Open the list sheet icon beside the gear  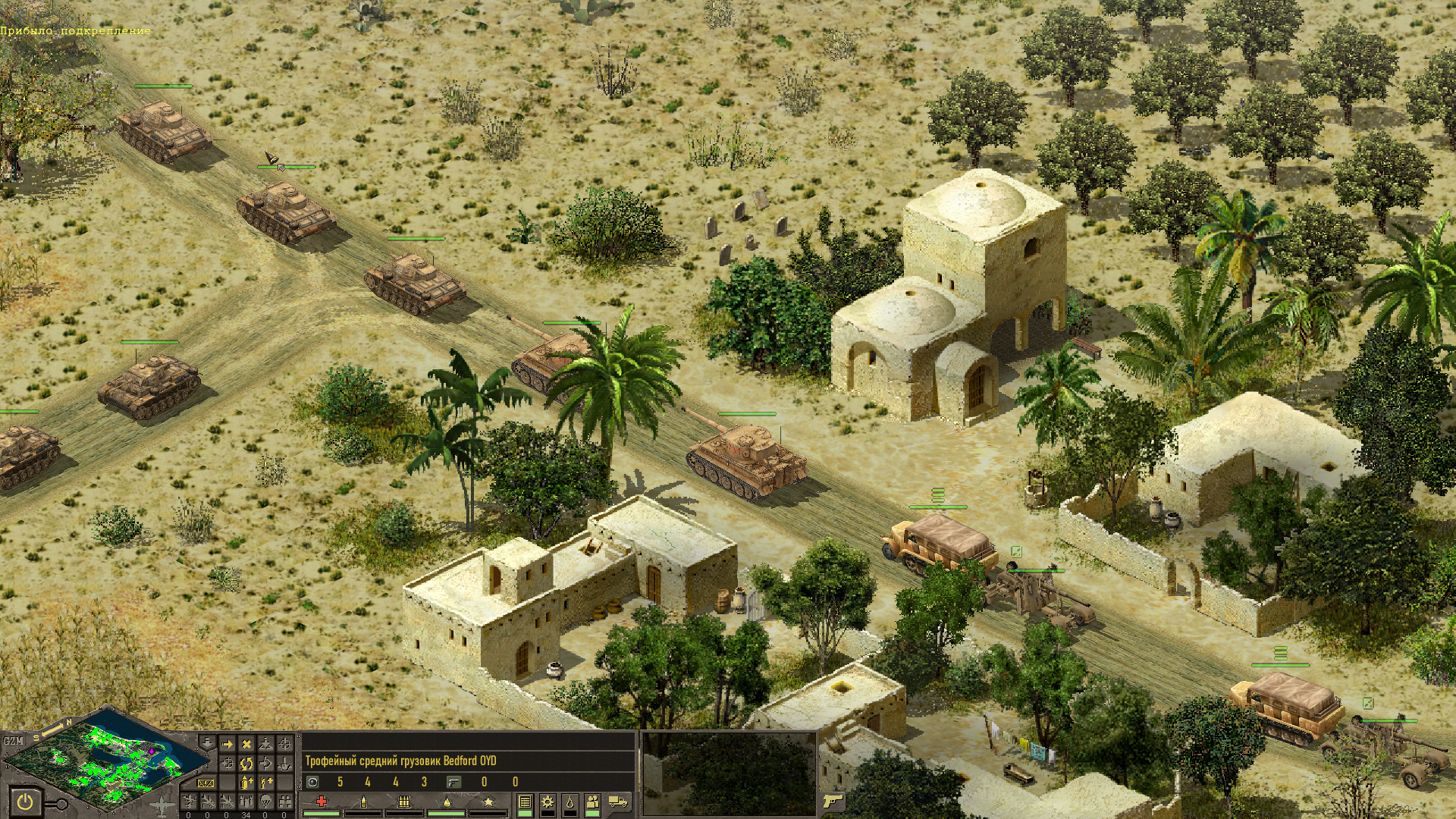click(524, 802)
